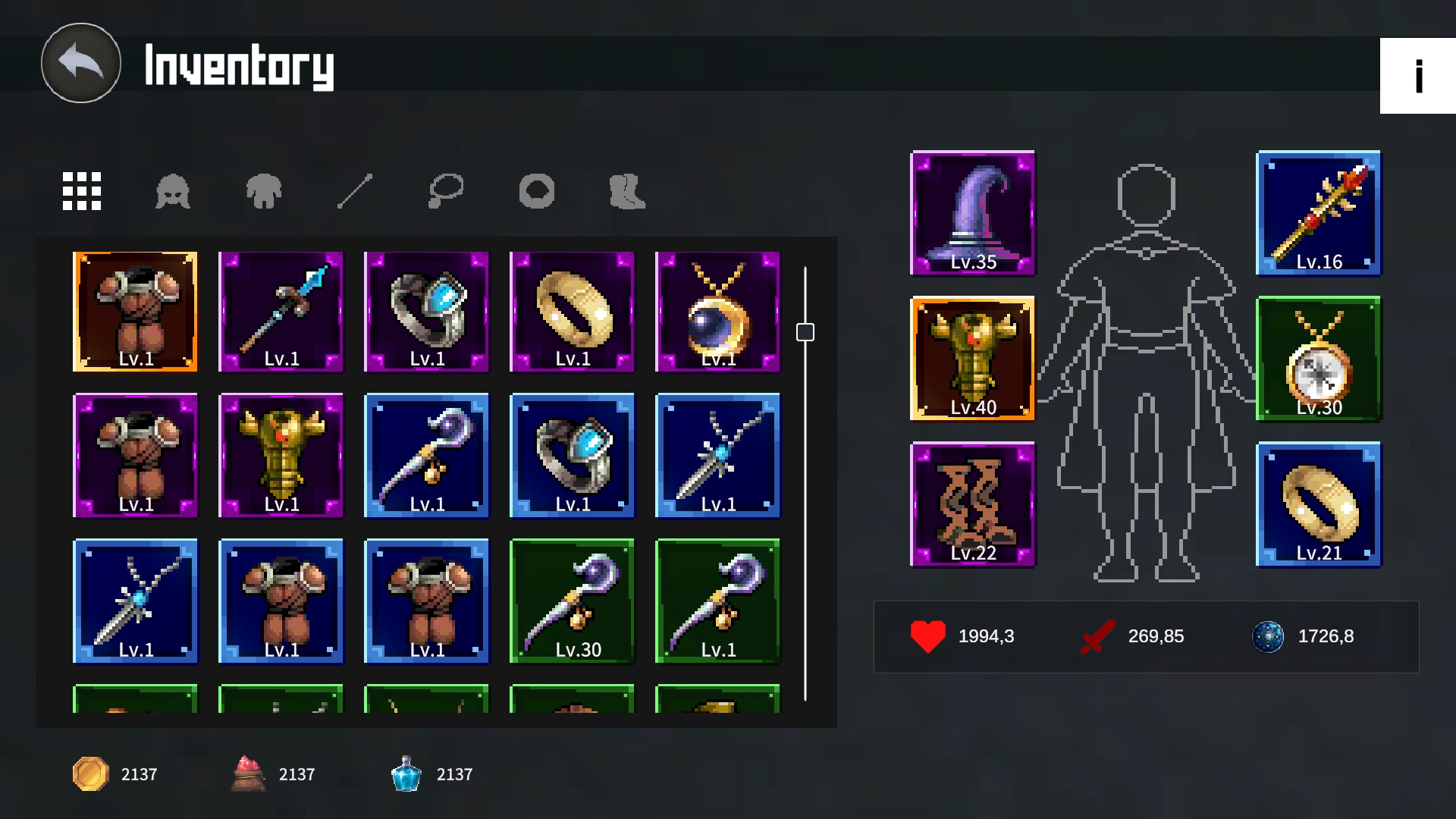1456x819 pixels.
Task: Select the equipped golden armor Lv.40
Action: click(x=972, y=359)
